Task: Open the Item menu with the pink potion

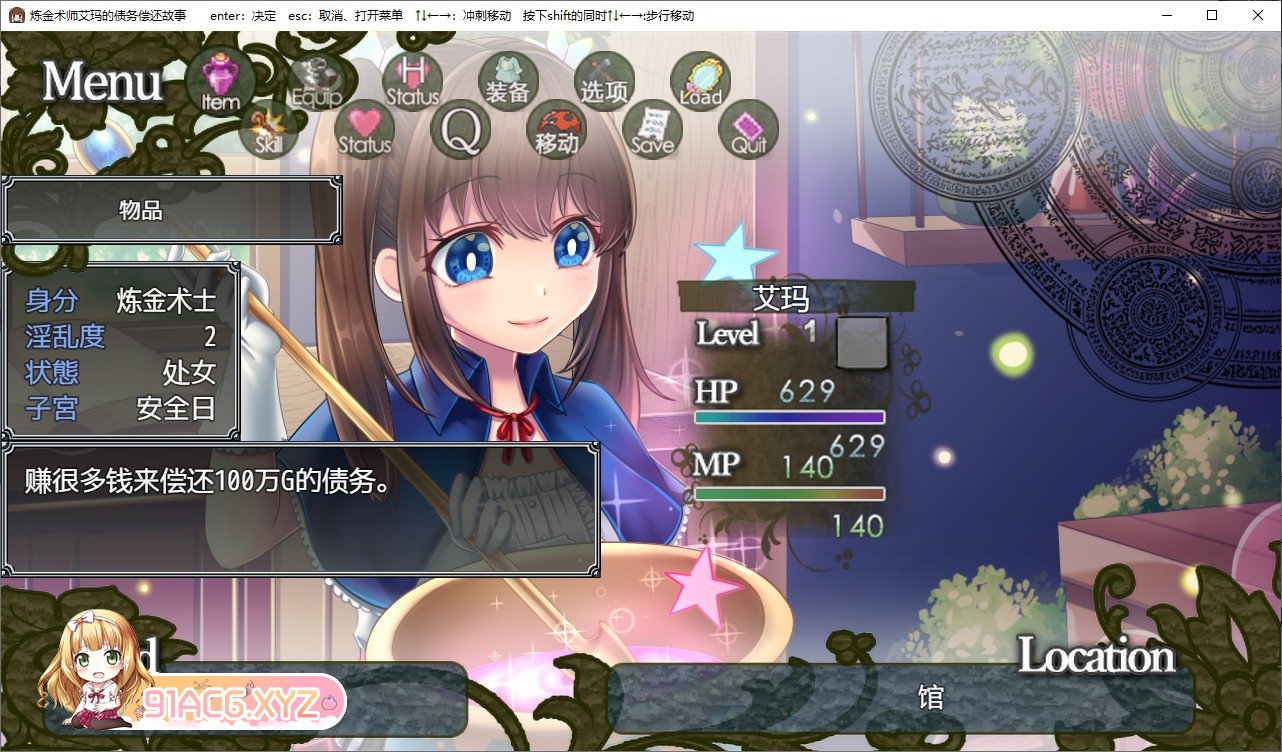Action: pyautogui.click(x=220, y=81)
